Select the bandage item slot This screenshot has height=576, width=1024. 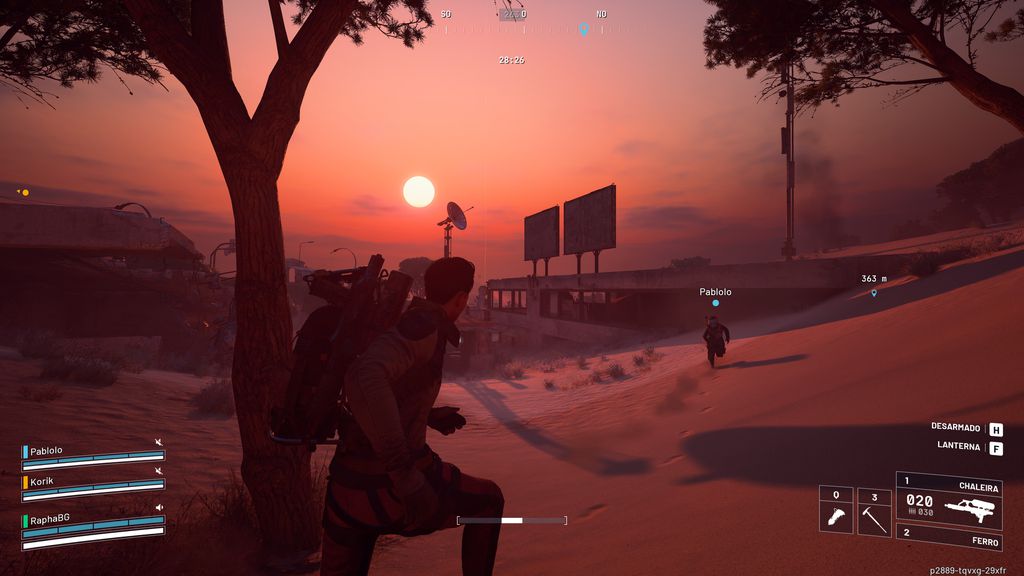tap(836, 511)
